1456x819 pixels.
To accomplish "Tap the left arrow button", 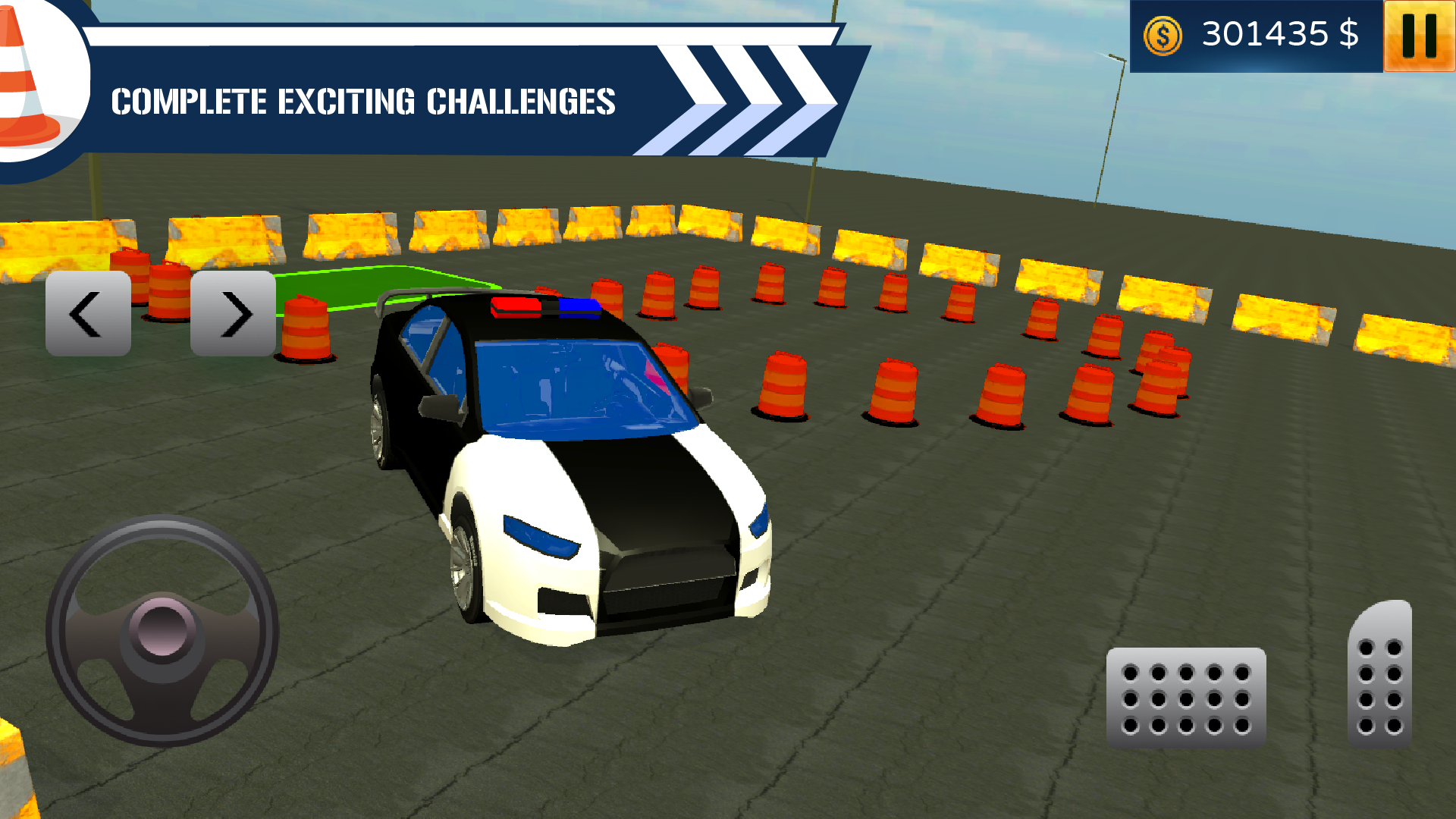I will coord(88,313).
